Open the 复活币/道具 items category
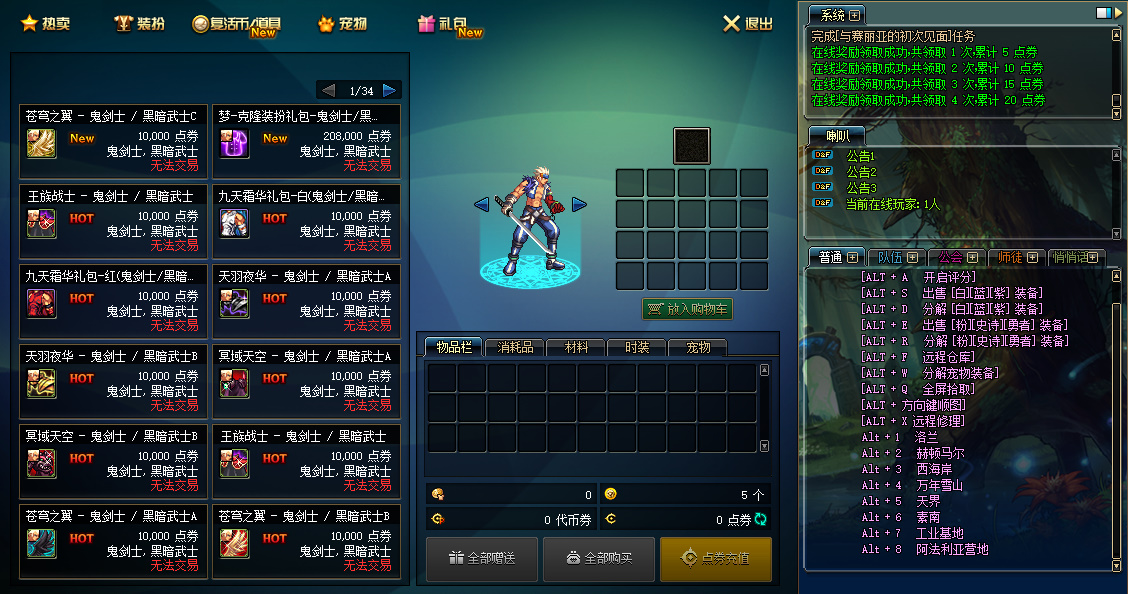 pyautogui.click(x=237, y=24)
